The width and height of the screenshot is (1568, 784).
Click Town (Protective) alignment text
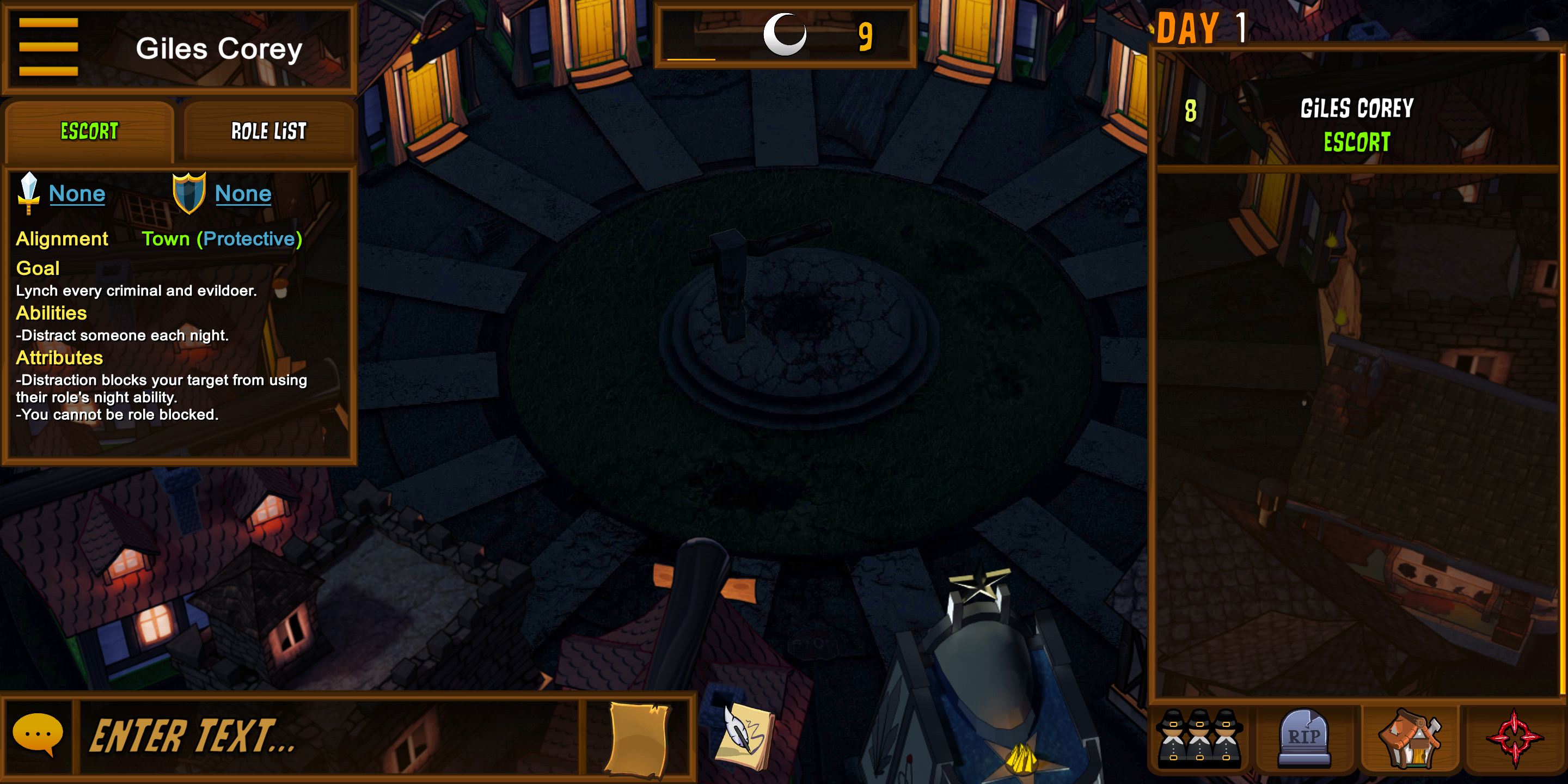[x=223, y=238]
